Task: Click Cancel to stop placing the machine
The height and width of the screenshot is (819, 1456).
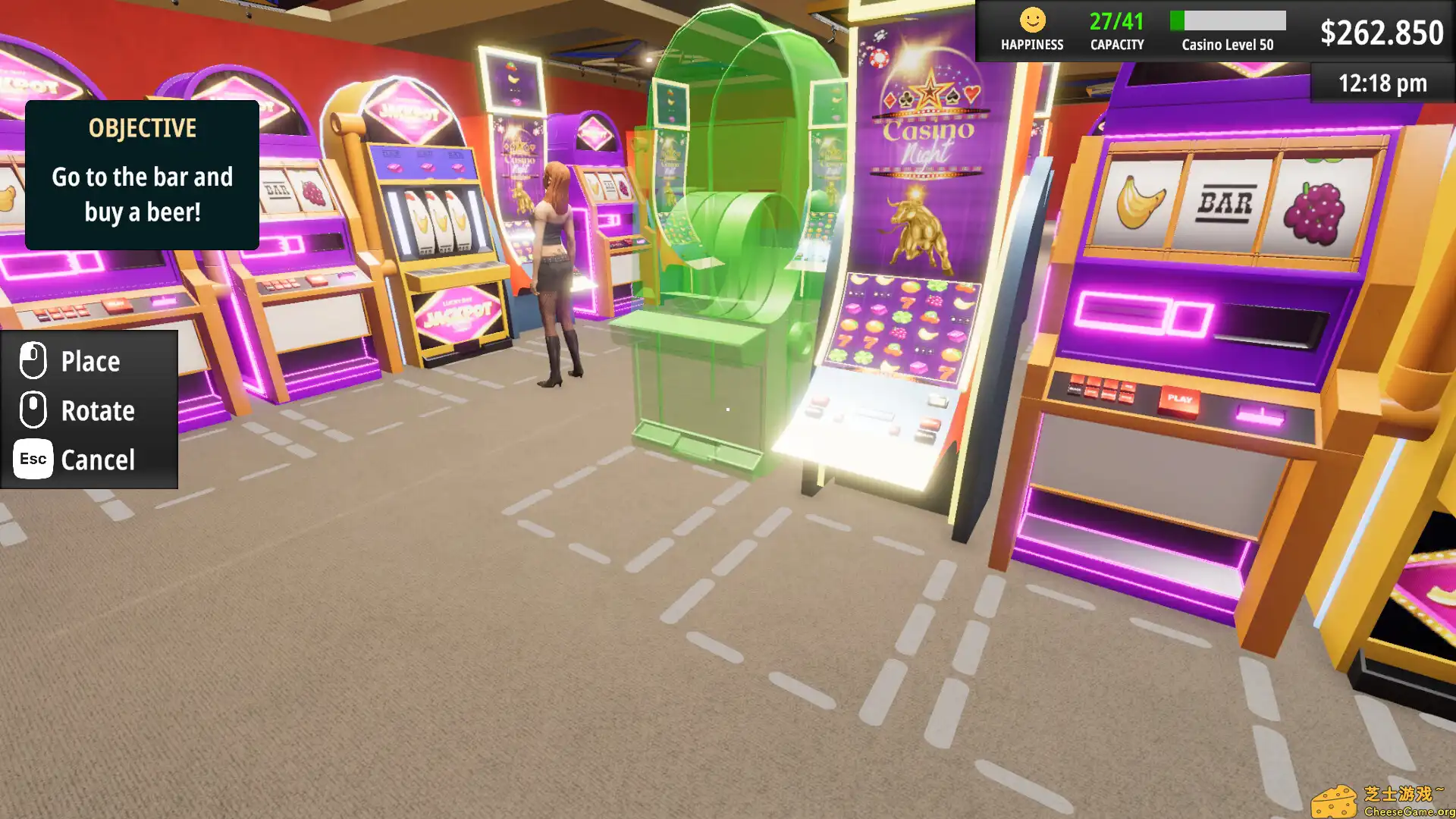Action: click(97, 459)
